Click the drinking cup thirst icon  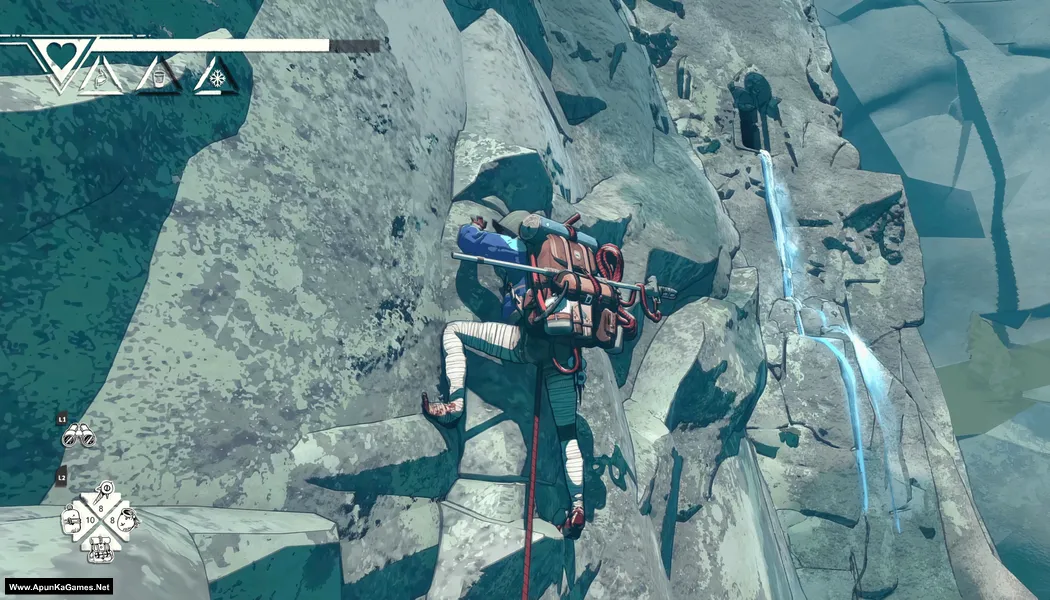[157, 77]
